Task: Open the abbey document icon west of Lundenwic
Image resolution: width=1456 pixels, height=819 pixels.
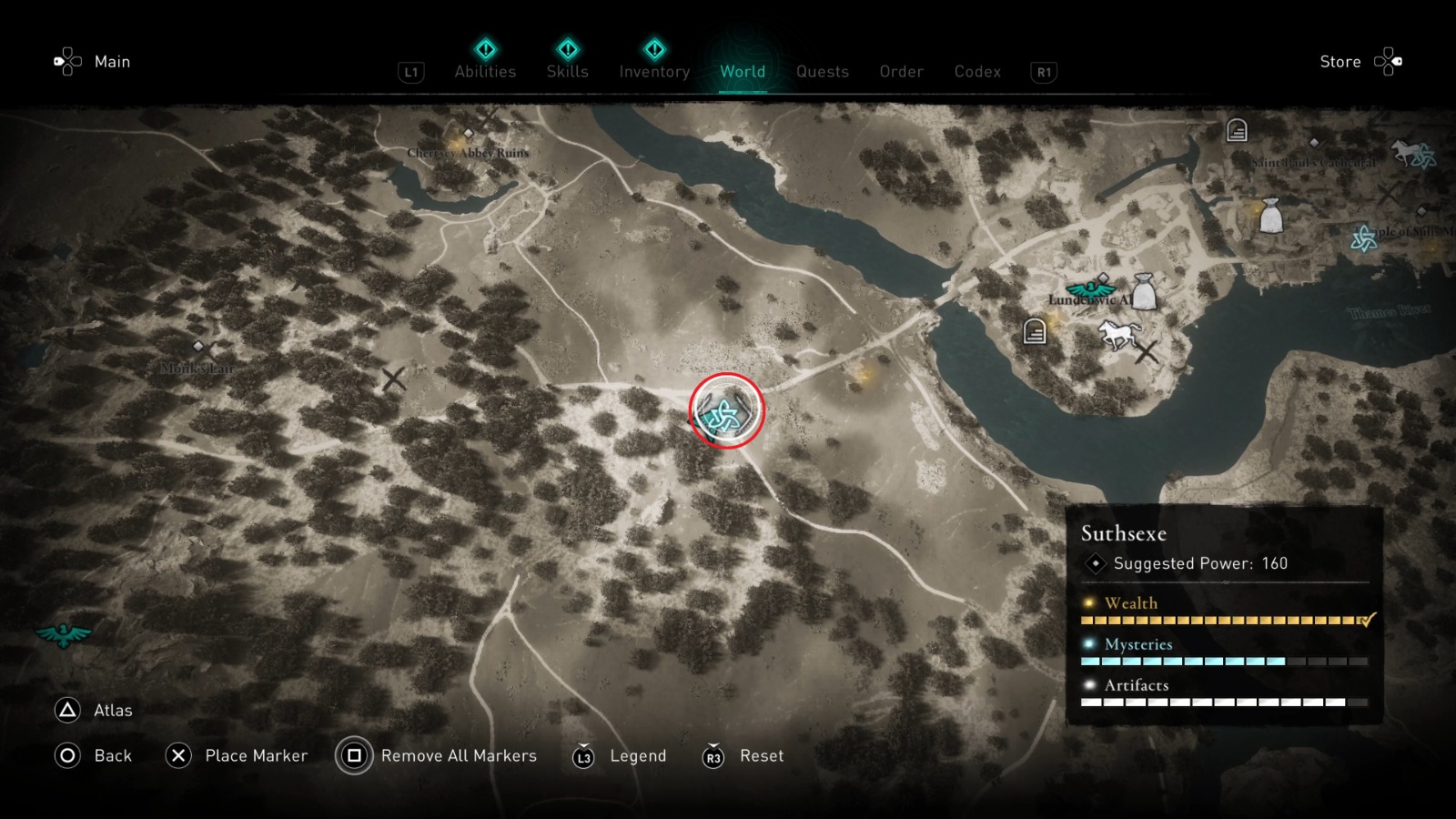Action: [x=1033, y=331]
